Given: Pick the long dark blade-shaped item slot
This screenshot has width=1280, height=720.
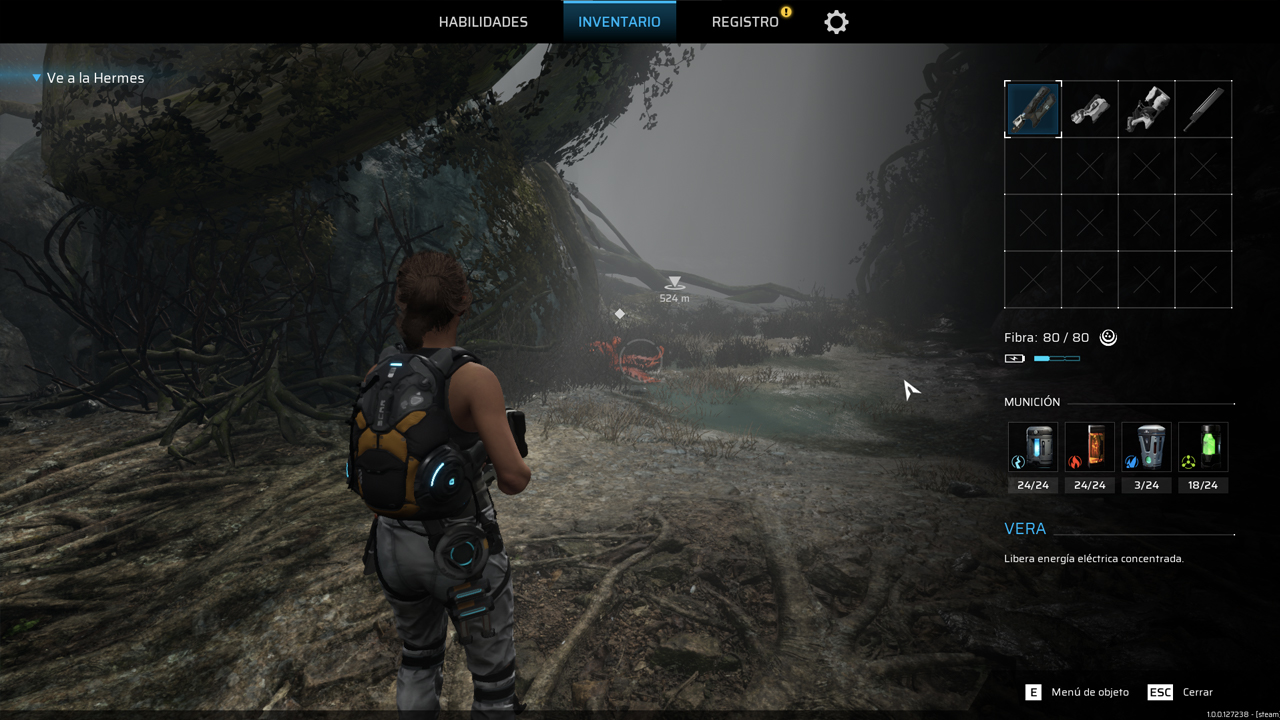Looking at the screenshot, I should point(1203,109).
